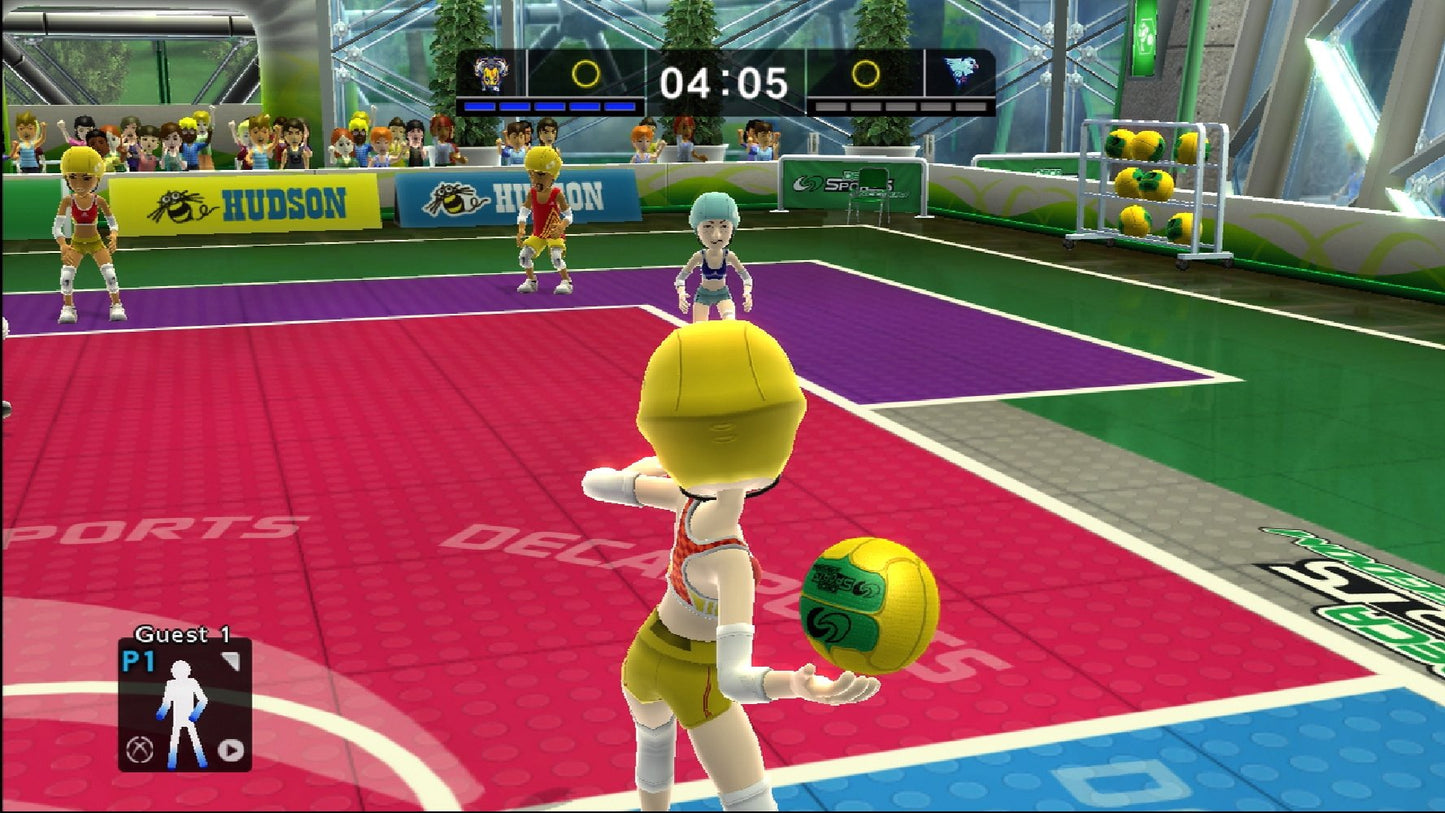Select the blue bull team emblem
Image resolution: width=1445 pixels, height=813 pixels.
(491, 72)
